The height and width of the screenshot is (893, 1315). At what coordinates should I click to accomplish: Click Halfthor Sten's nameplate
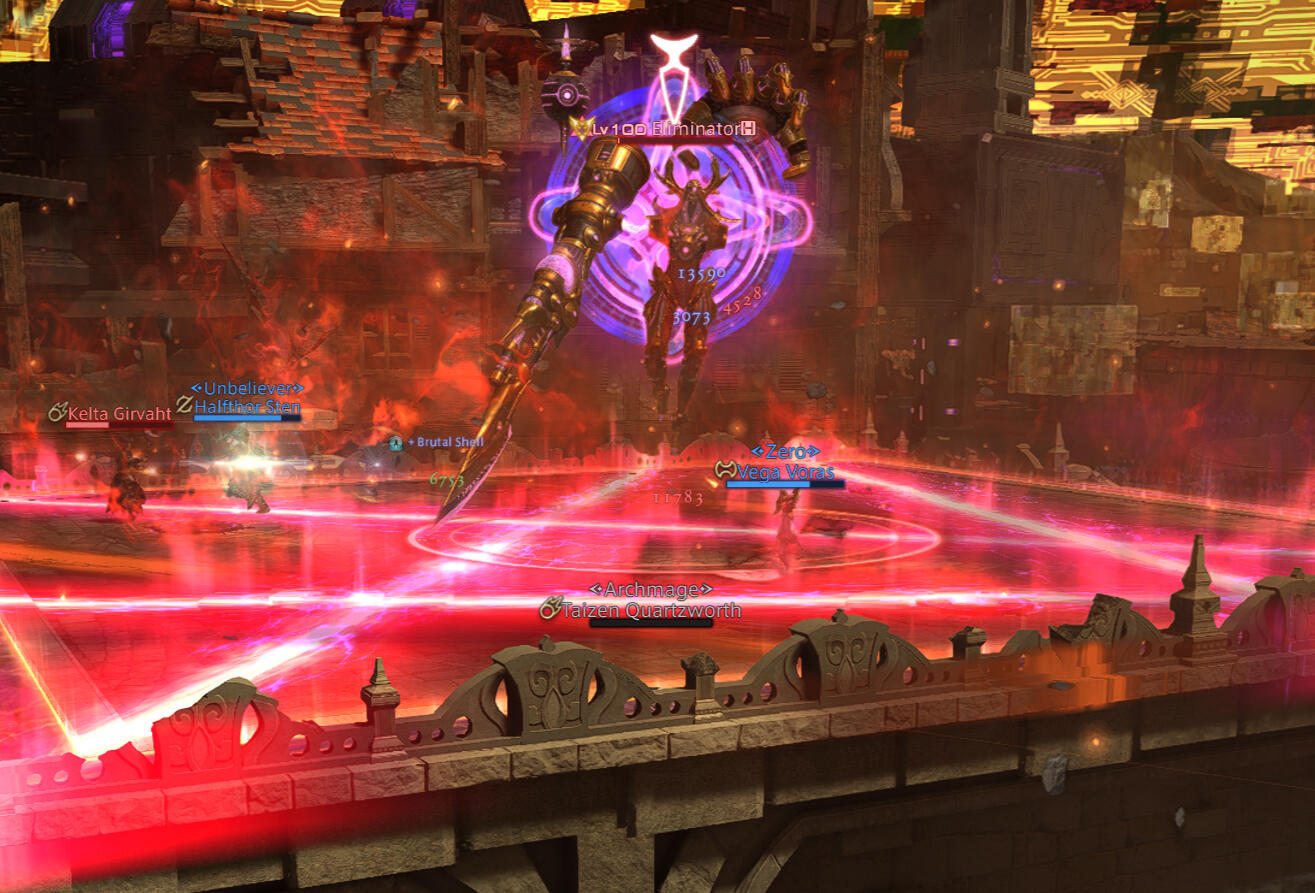click(246, 407)
